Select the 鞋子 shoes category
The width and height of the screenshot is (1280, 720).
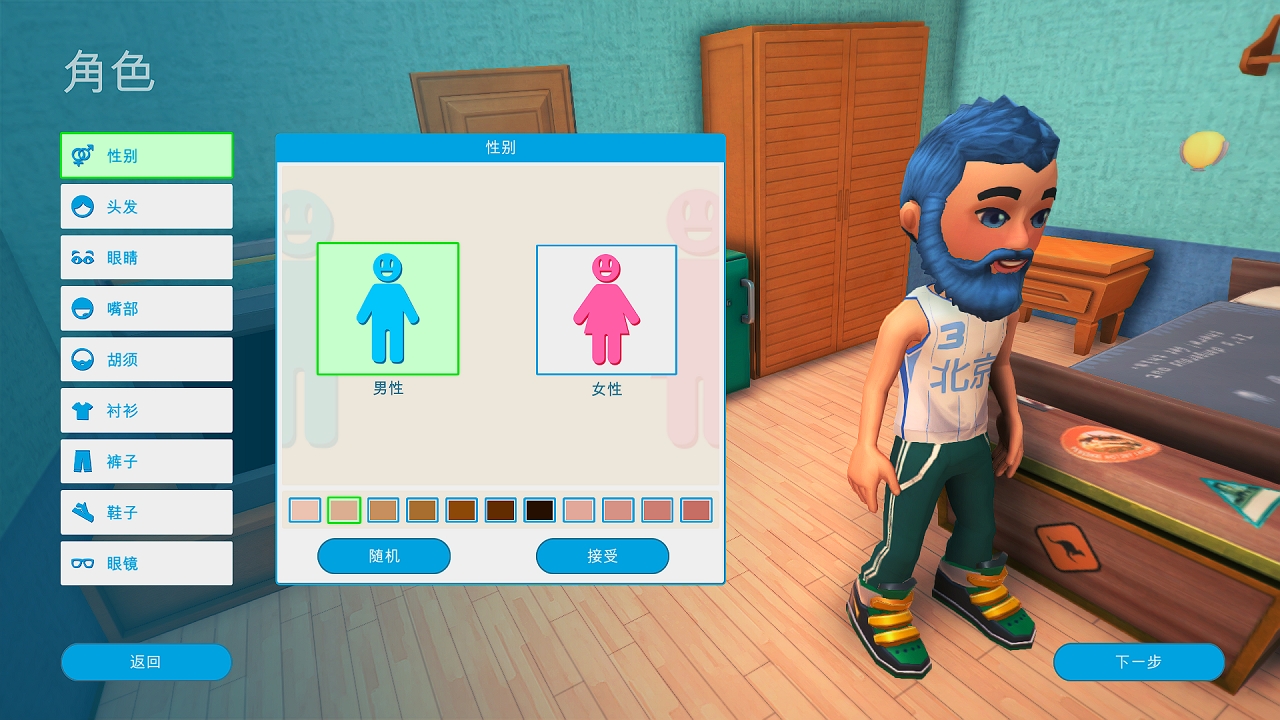146,513
